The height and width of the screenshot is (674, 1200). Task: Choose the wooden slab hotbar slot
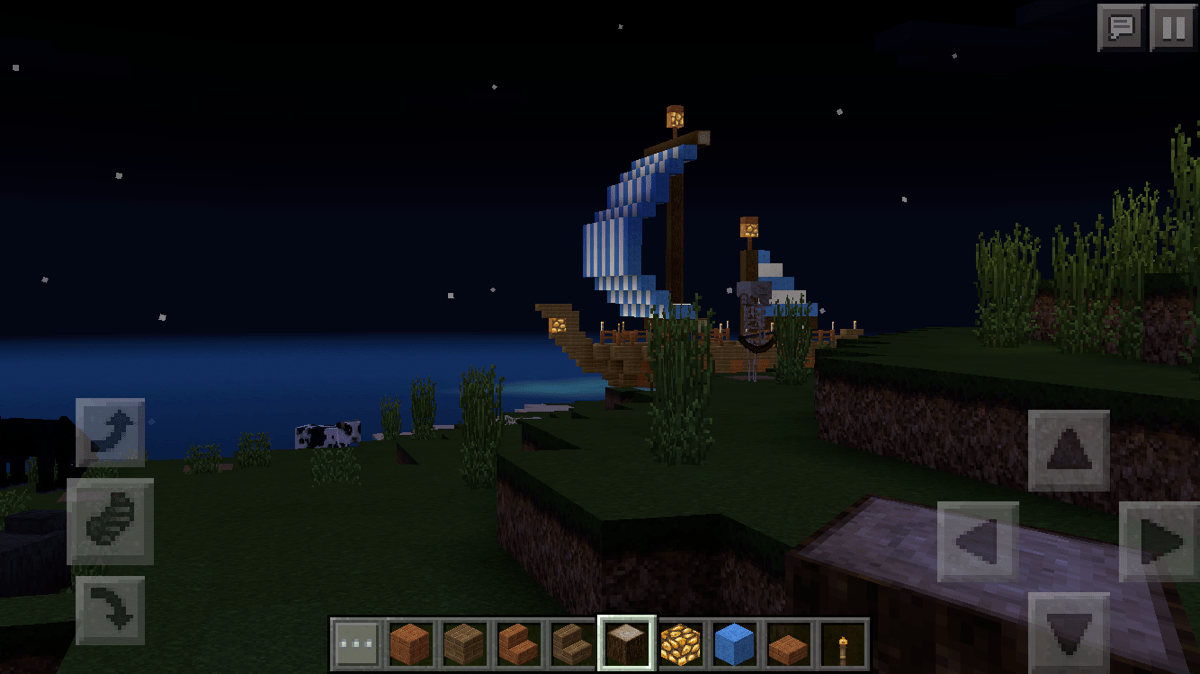coord(789,643)
